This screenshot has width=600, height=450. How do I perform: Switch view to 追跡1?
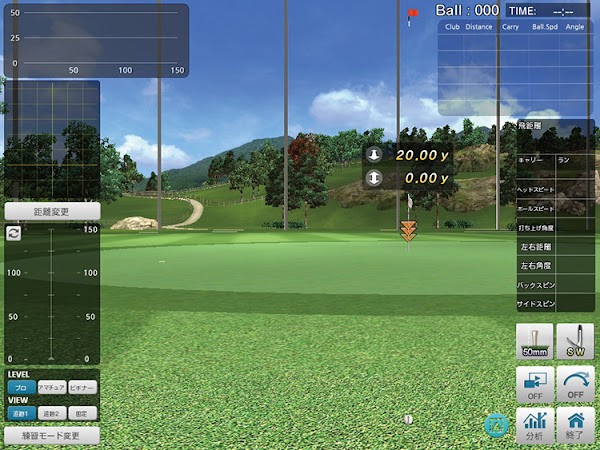(x=20, y=412)
